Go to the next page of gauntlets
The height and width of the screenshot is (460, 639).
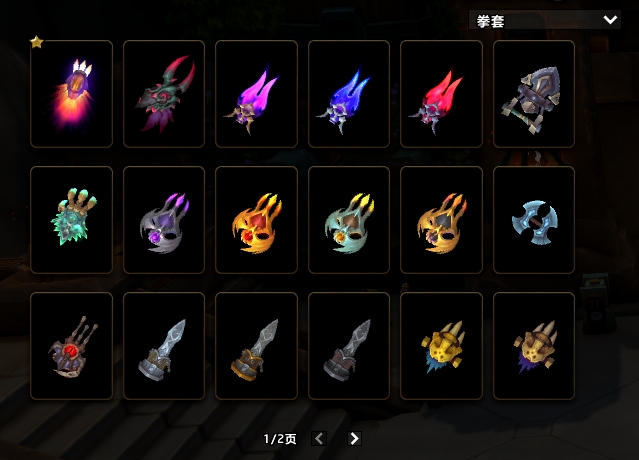point(354,438)
